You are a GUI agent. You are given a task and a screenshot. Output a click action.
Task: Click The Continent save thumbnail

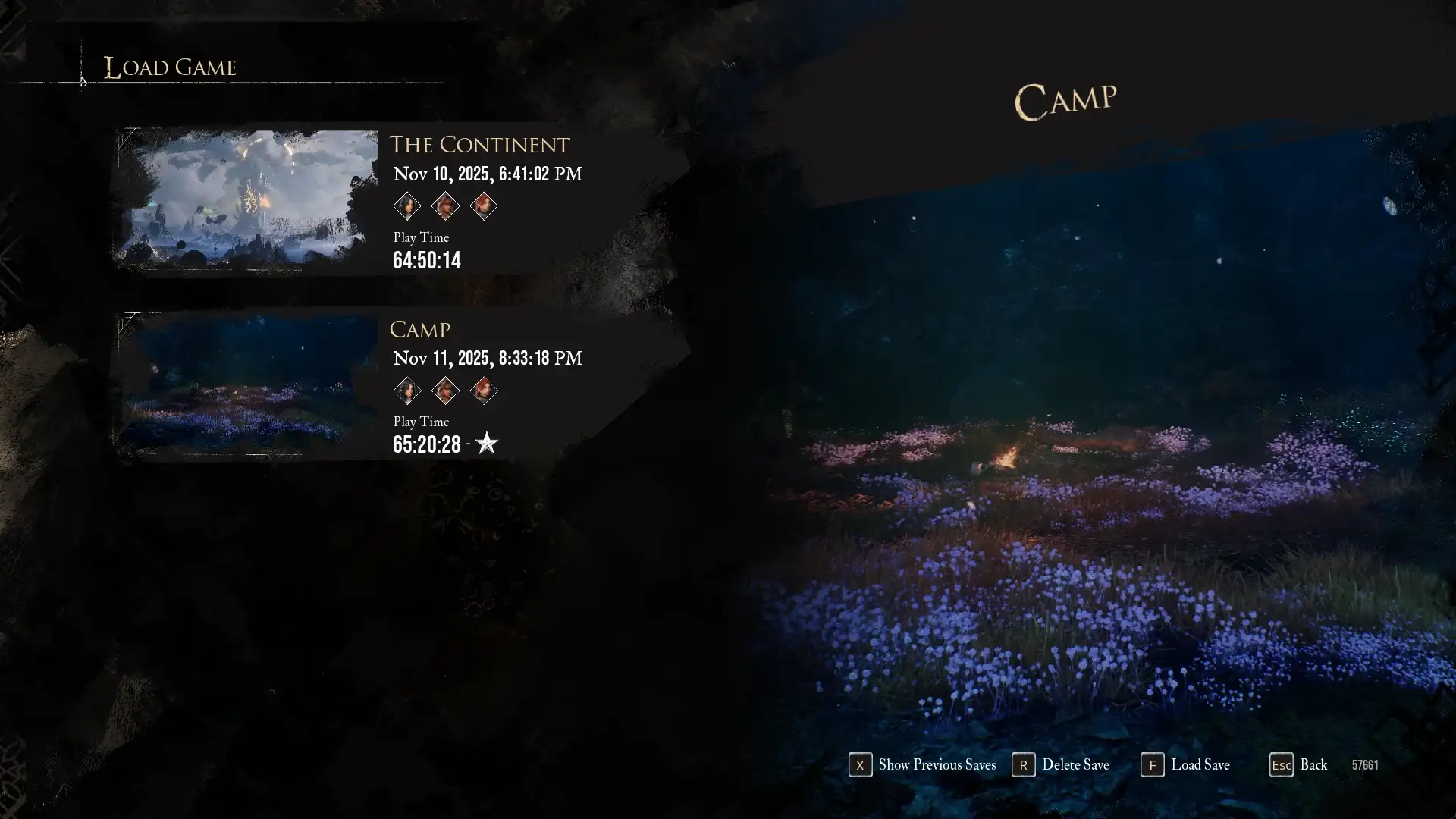tap(249, 199)
